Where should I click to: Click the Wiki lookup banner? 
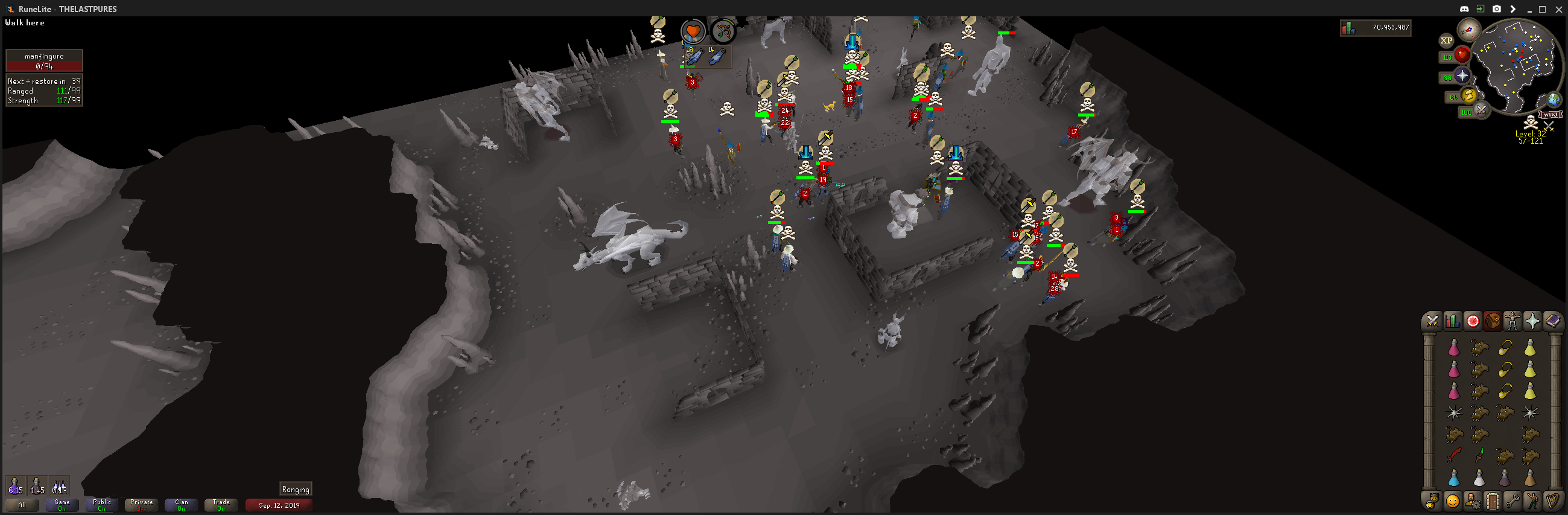pyautogui.click(x=1550, y=115)
